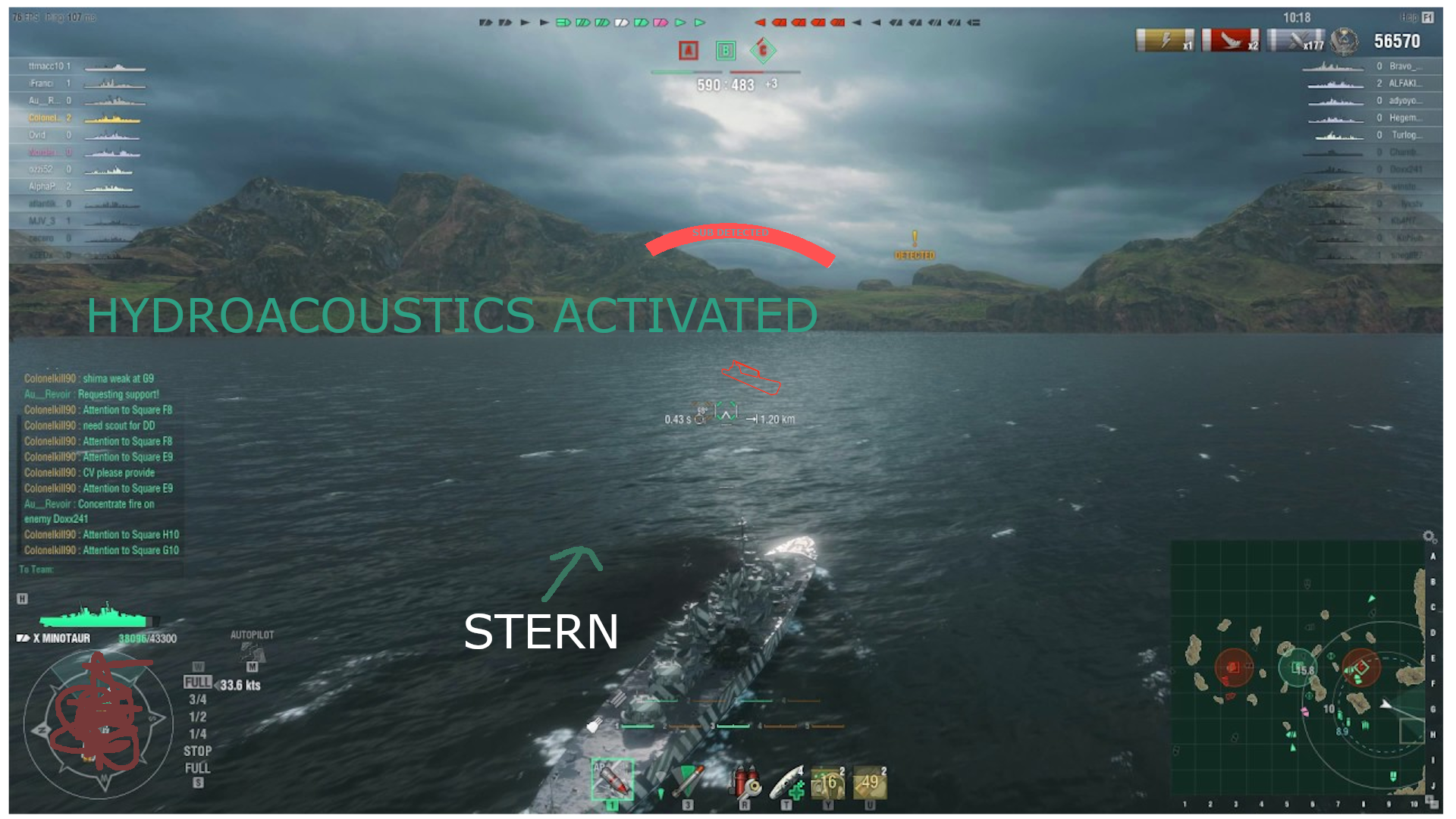Open the minimap settings gear

1429,536
